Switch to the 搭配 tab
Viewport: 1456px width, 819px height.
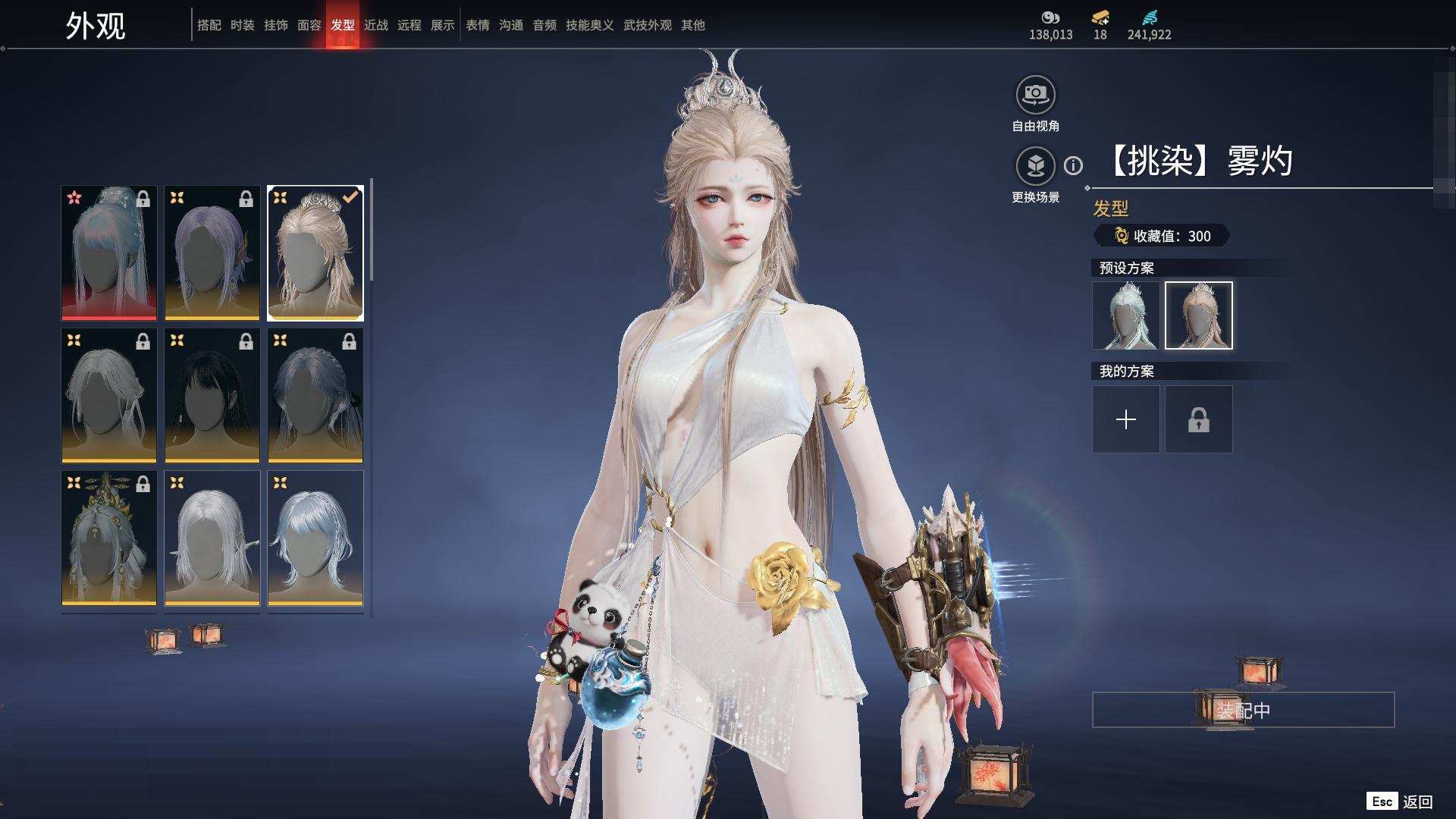coord(209,25)
